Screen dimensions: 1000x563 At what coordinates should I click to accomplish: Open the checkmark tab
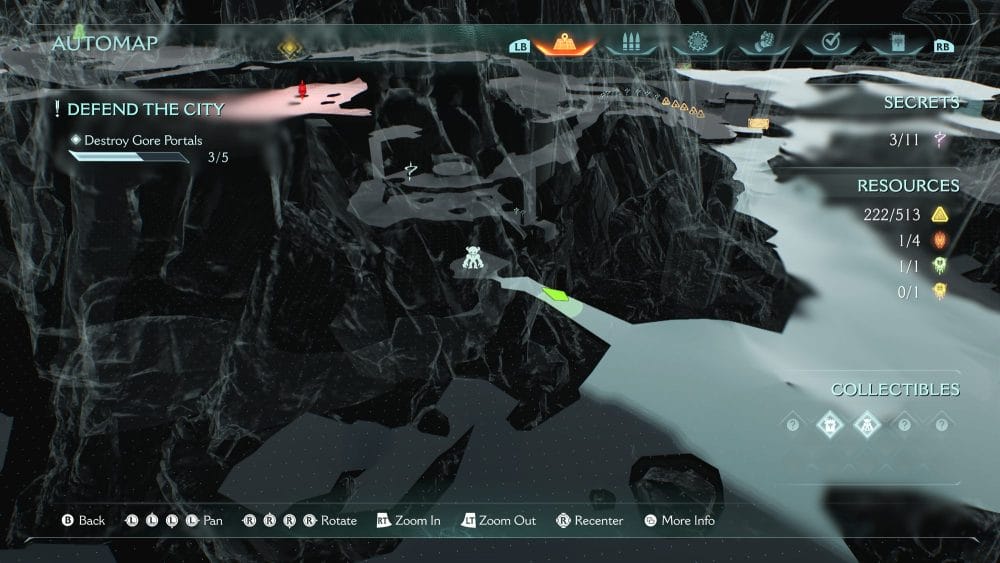pos(830,44)
